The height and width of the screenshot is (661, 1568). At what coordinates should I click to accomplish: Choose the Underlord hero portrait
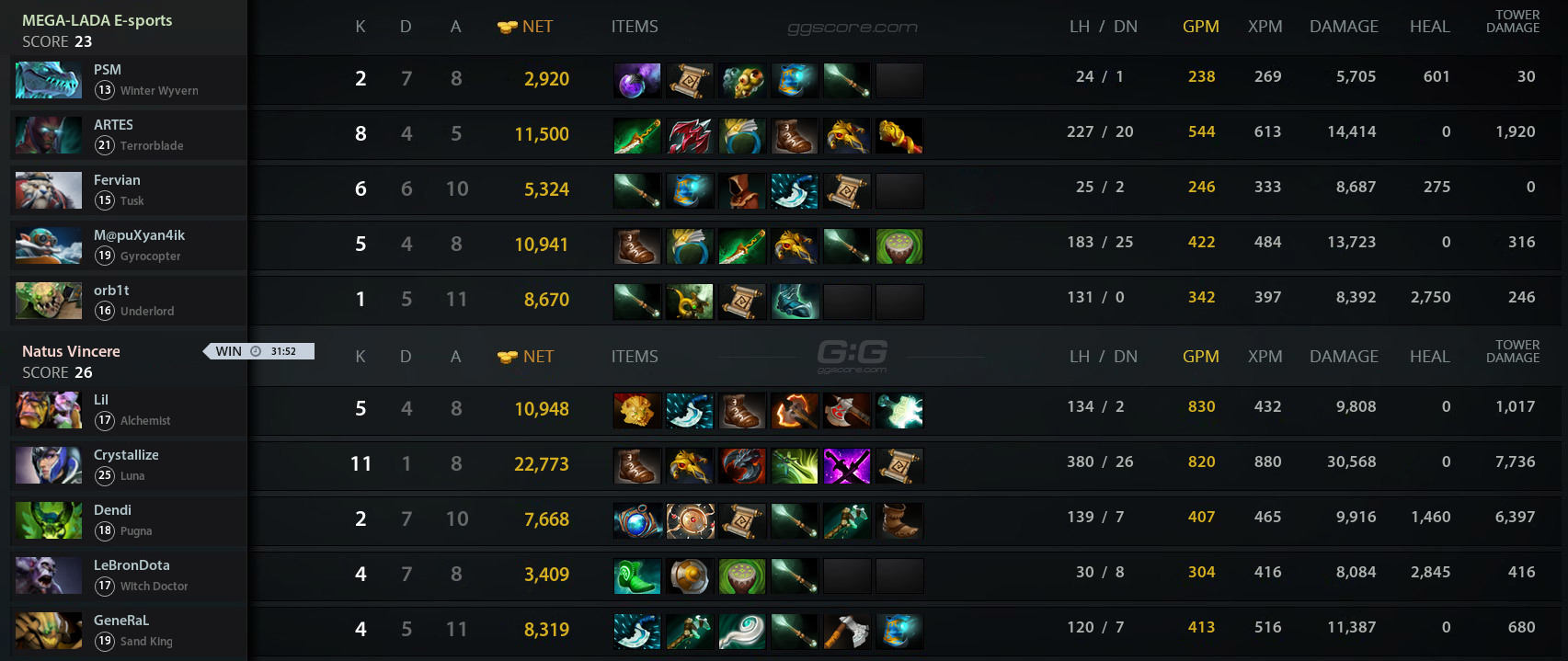(49, 301)
